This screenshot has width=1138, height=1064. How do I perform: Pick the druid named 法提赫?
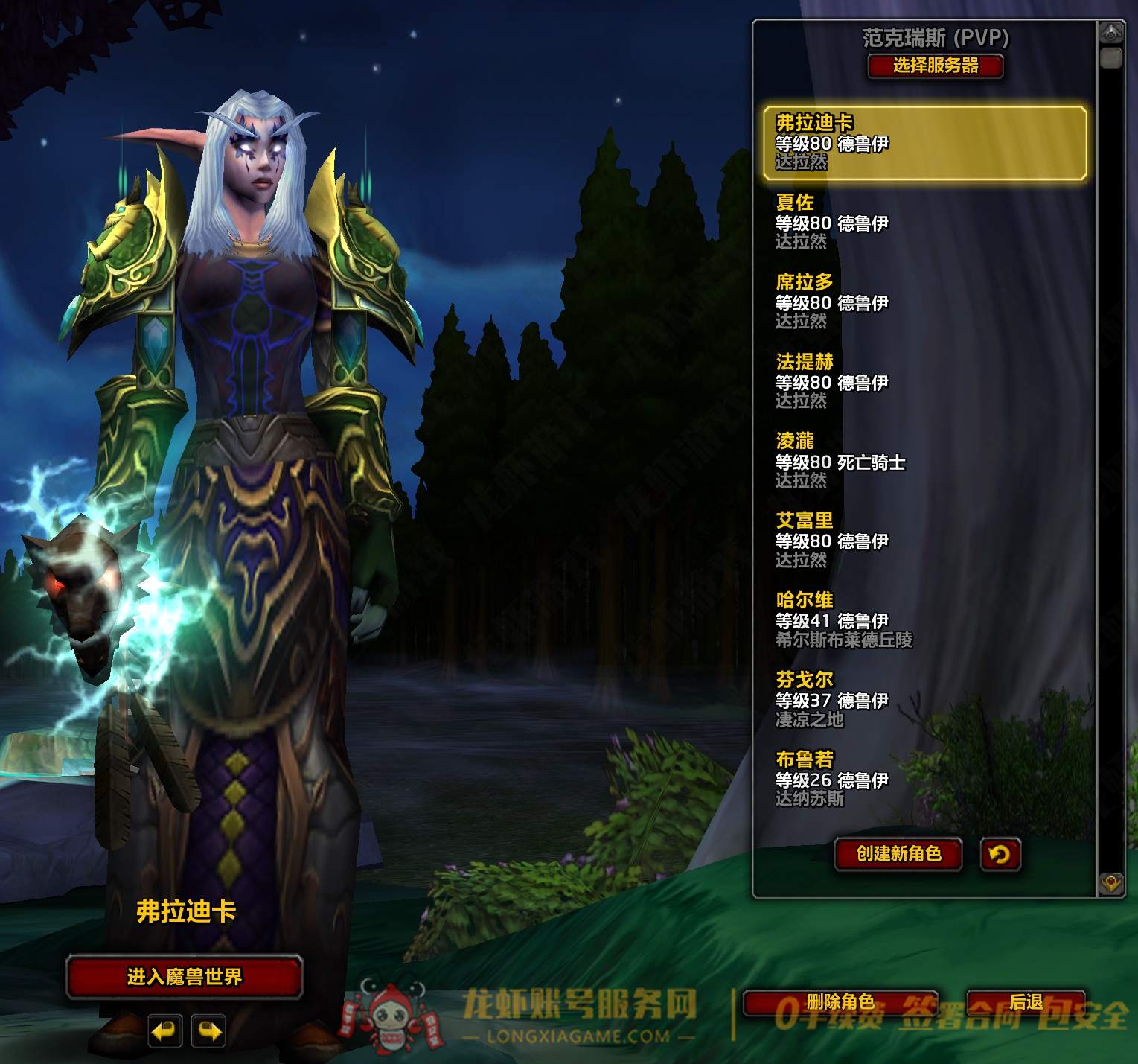pos(924,381)
